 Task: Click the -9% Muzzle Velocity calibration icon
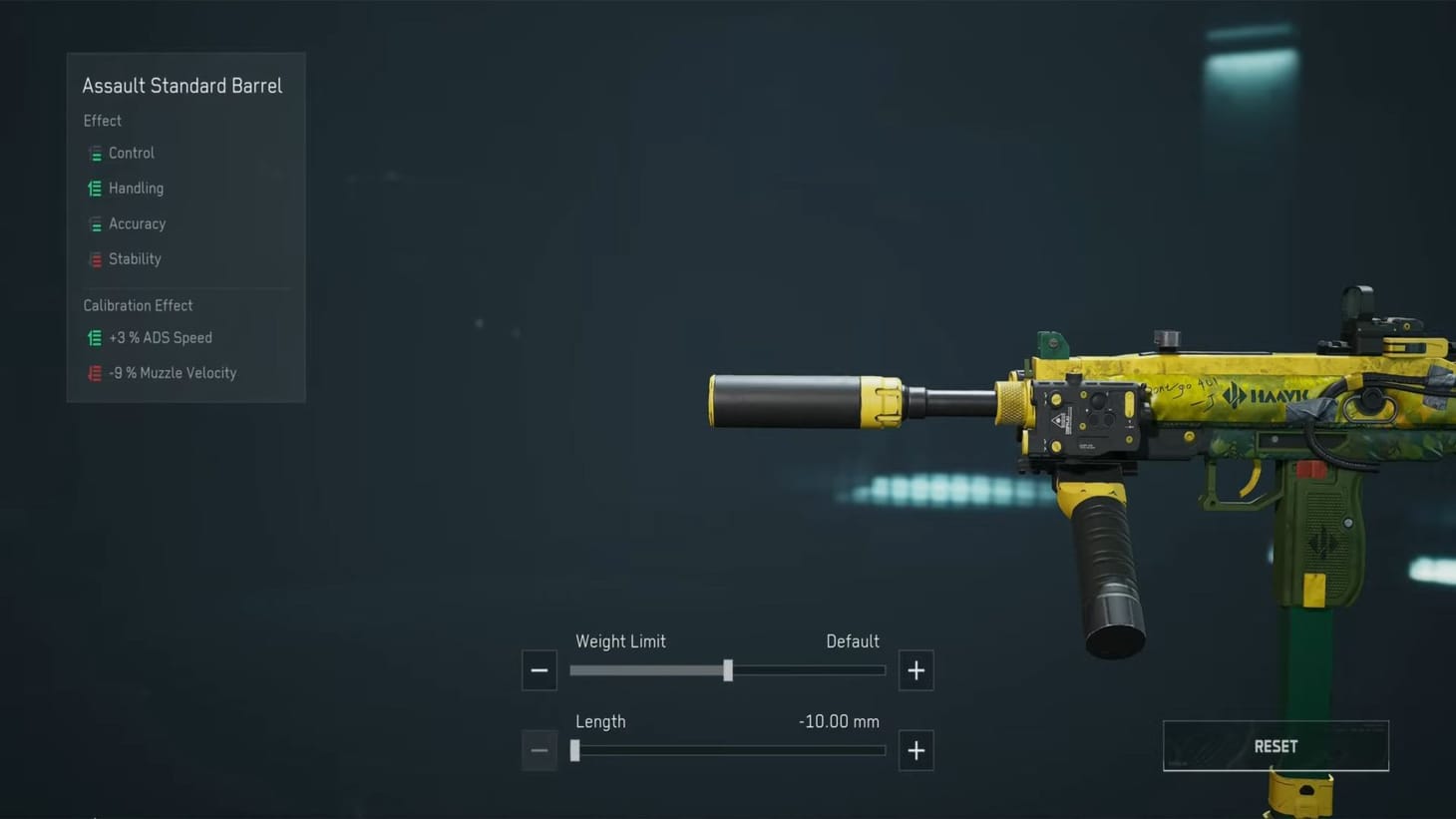[x=95, y=372]
